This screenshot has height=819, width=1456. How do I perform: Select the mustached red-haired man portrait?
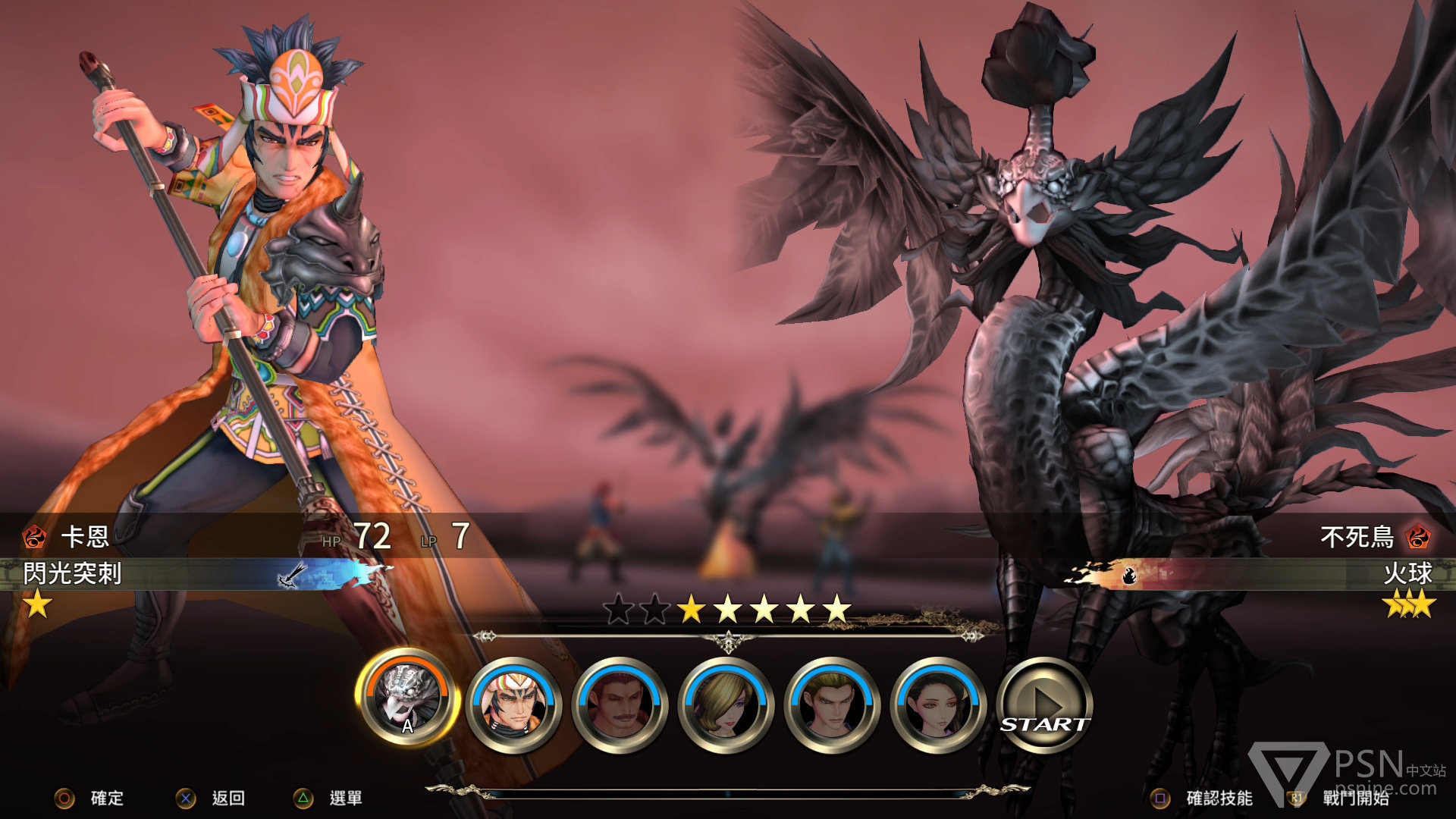coord(620,704)
